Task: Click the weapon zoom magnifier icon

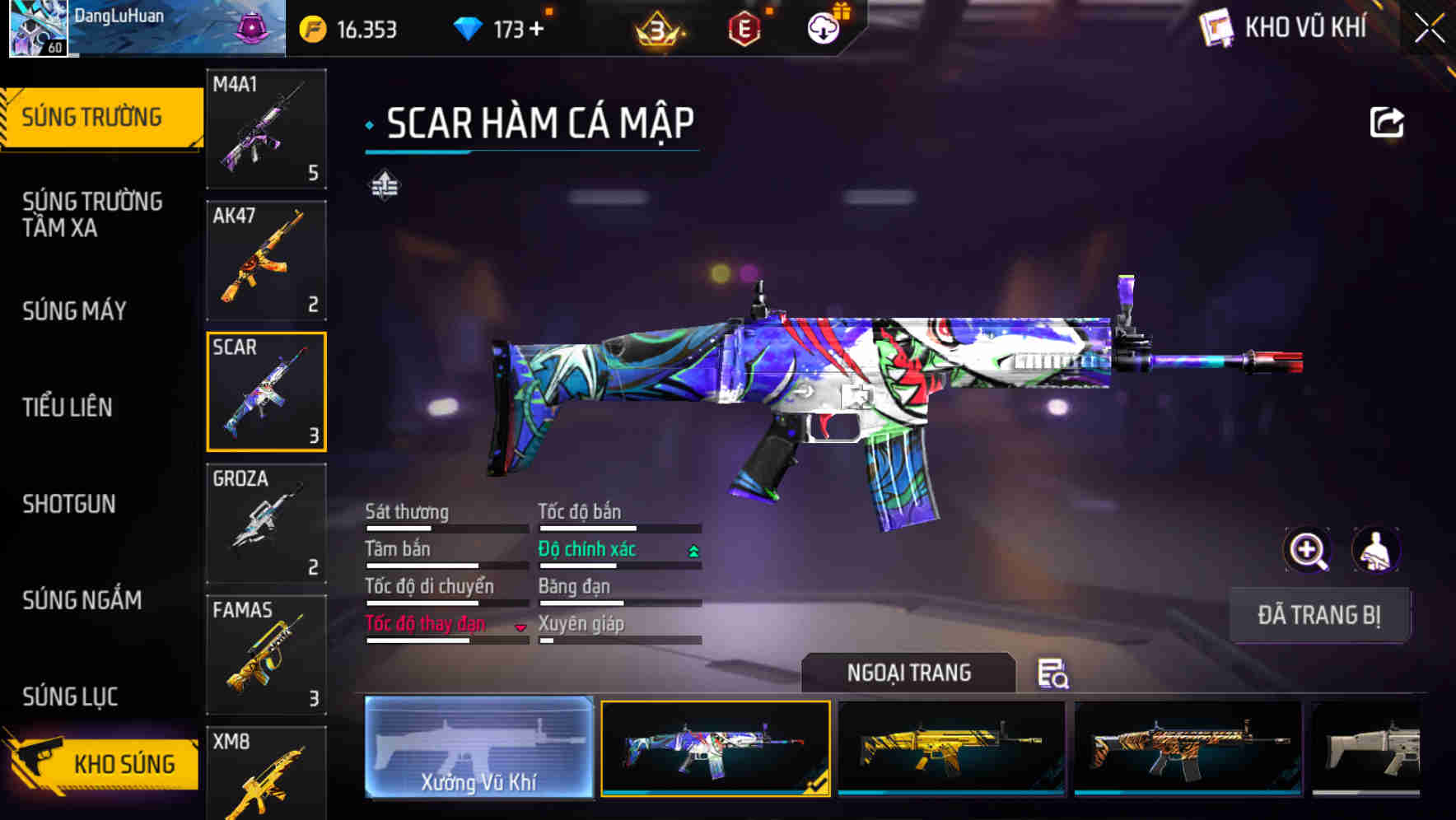Action: point(1308,550)
